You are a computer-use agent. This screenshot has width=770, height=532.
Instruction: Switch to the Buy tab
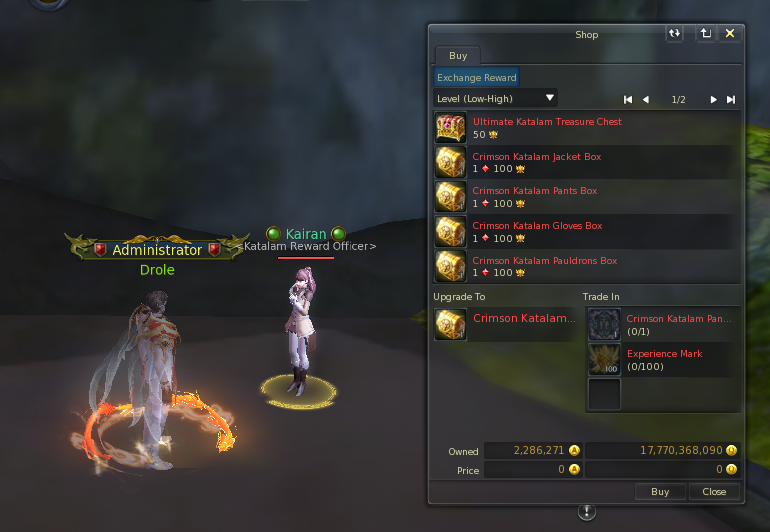click(x=457, y=56)
